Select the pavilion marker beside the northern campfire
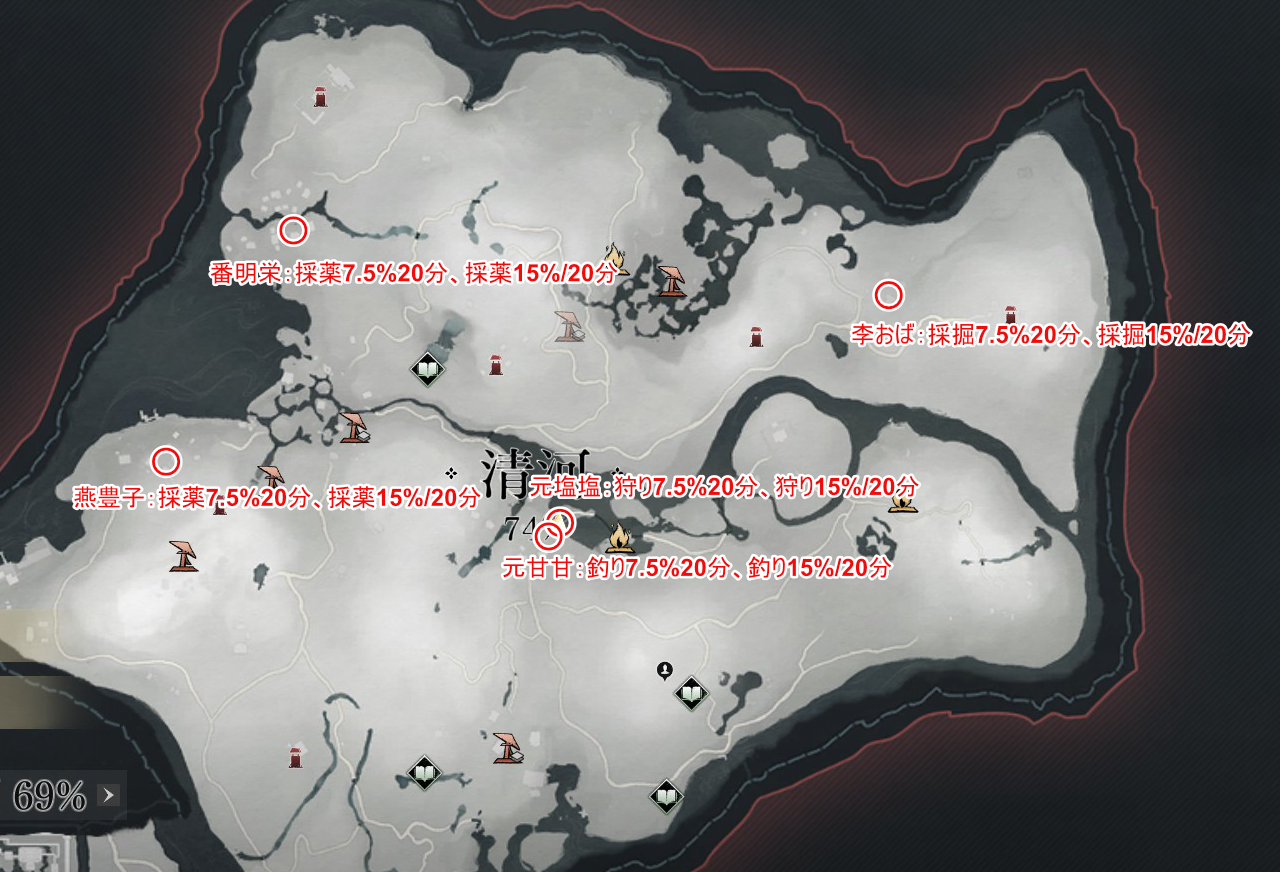This screenshot has height=872, width=1280. click(x=671, y=280)
